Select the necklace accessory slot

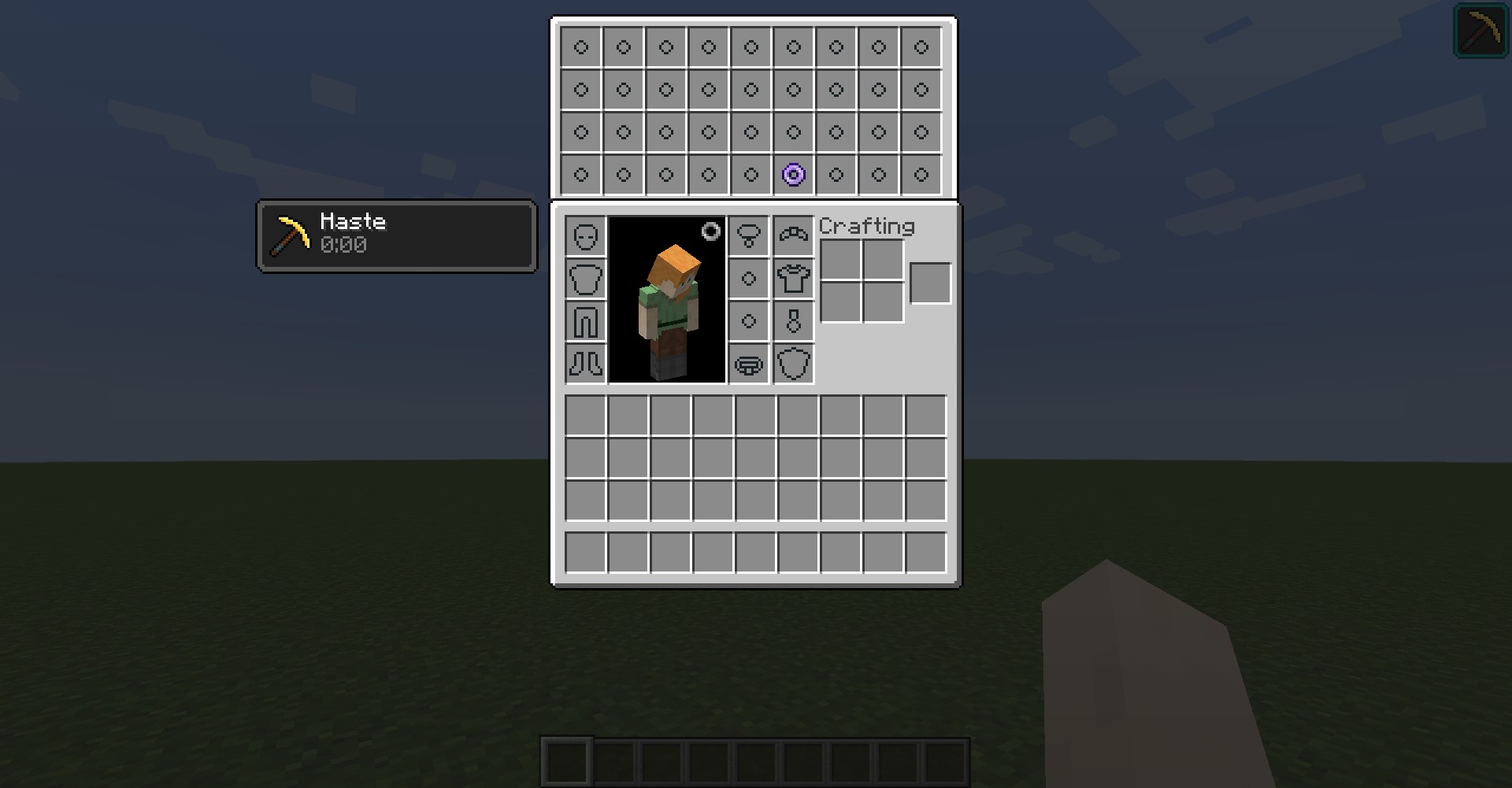pyautogui.click(x=749, y=236)
